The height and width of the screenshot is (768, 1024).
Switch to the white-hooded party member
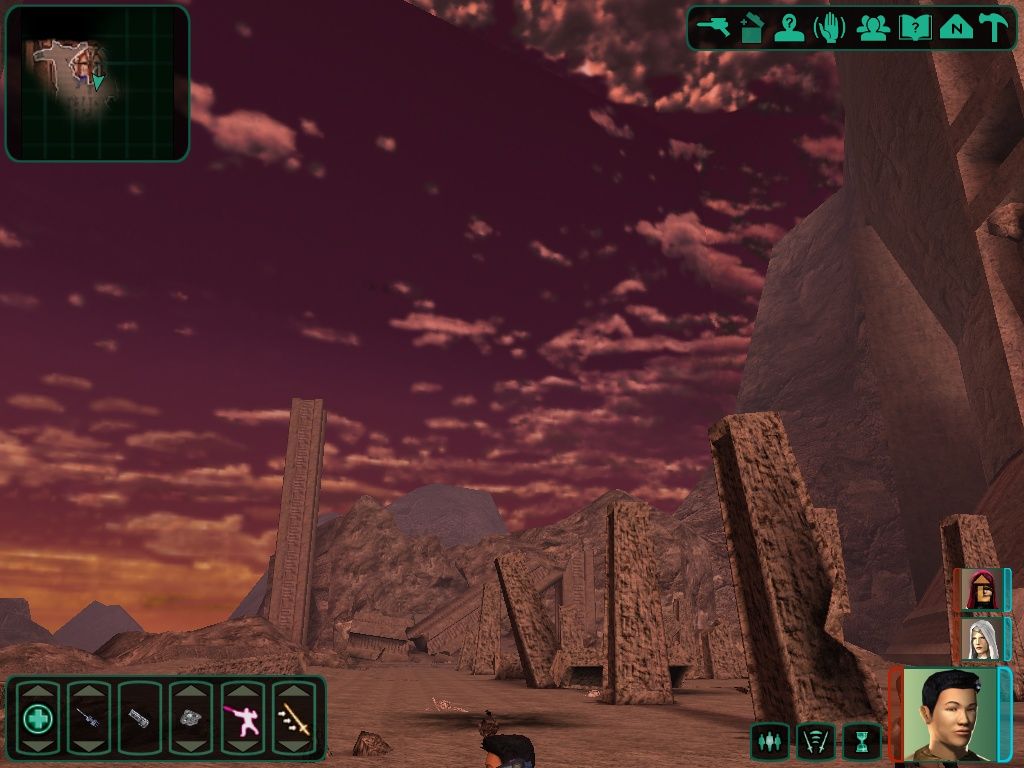pyautogui.click(x=980, y=639)
